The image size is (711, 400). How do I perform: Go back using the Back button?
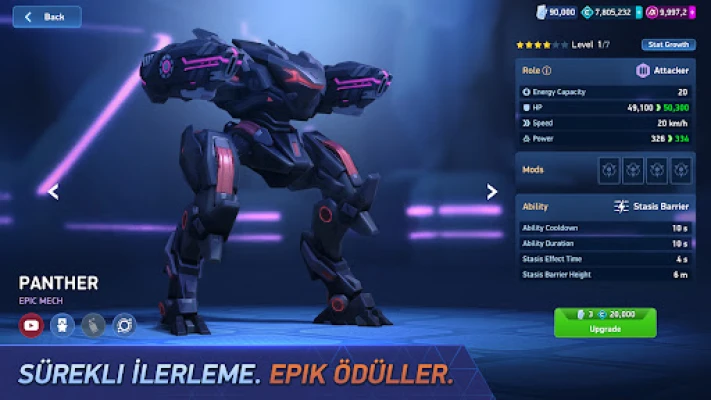(x=46, y=17)
